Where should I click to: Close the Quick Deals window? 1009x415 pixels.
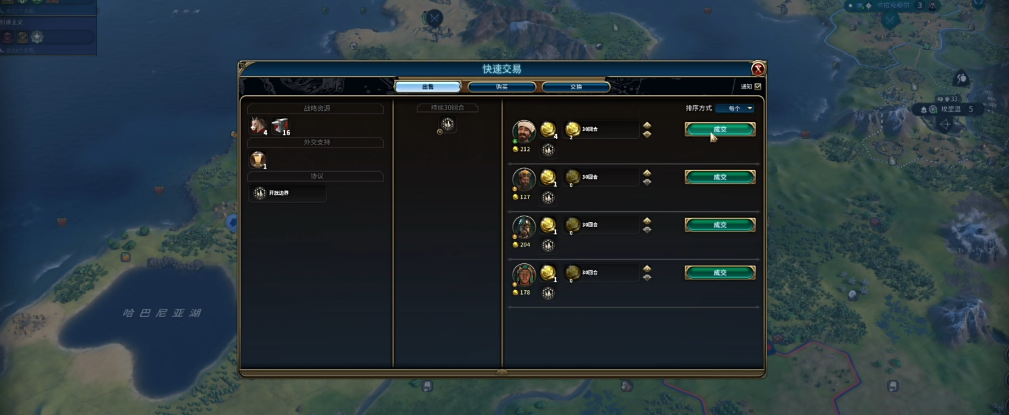pyautogui.click(x=758, y=69)
